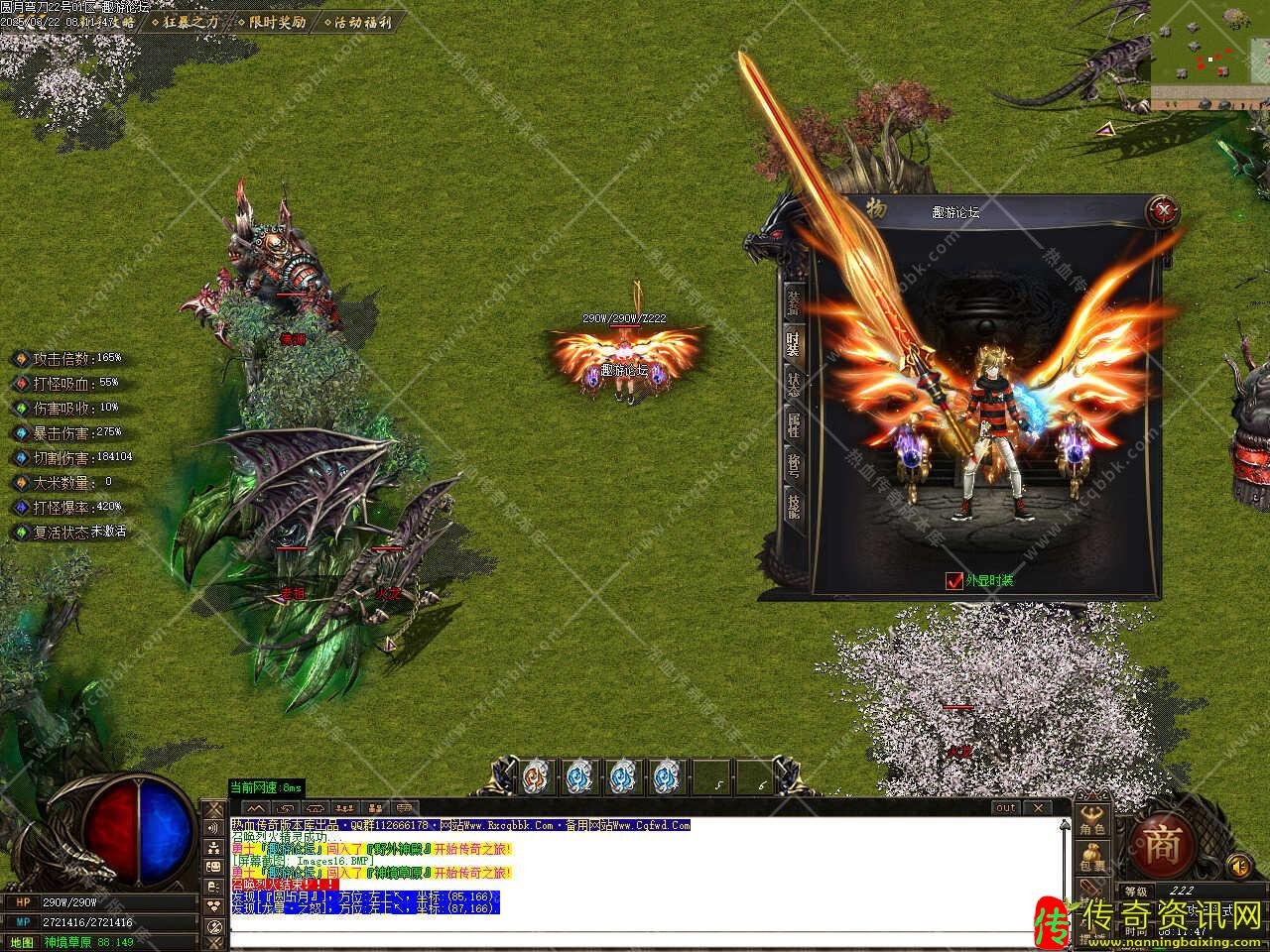Open the 状态 status tab

coord(793,385)
